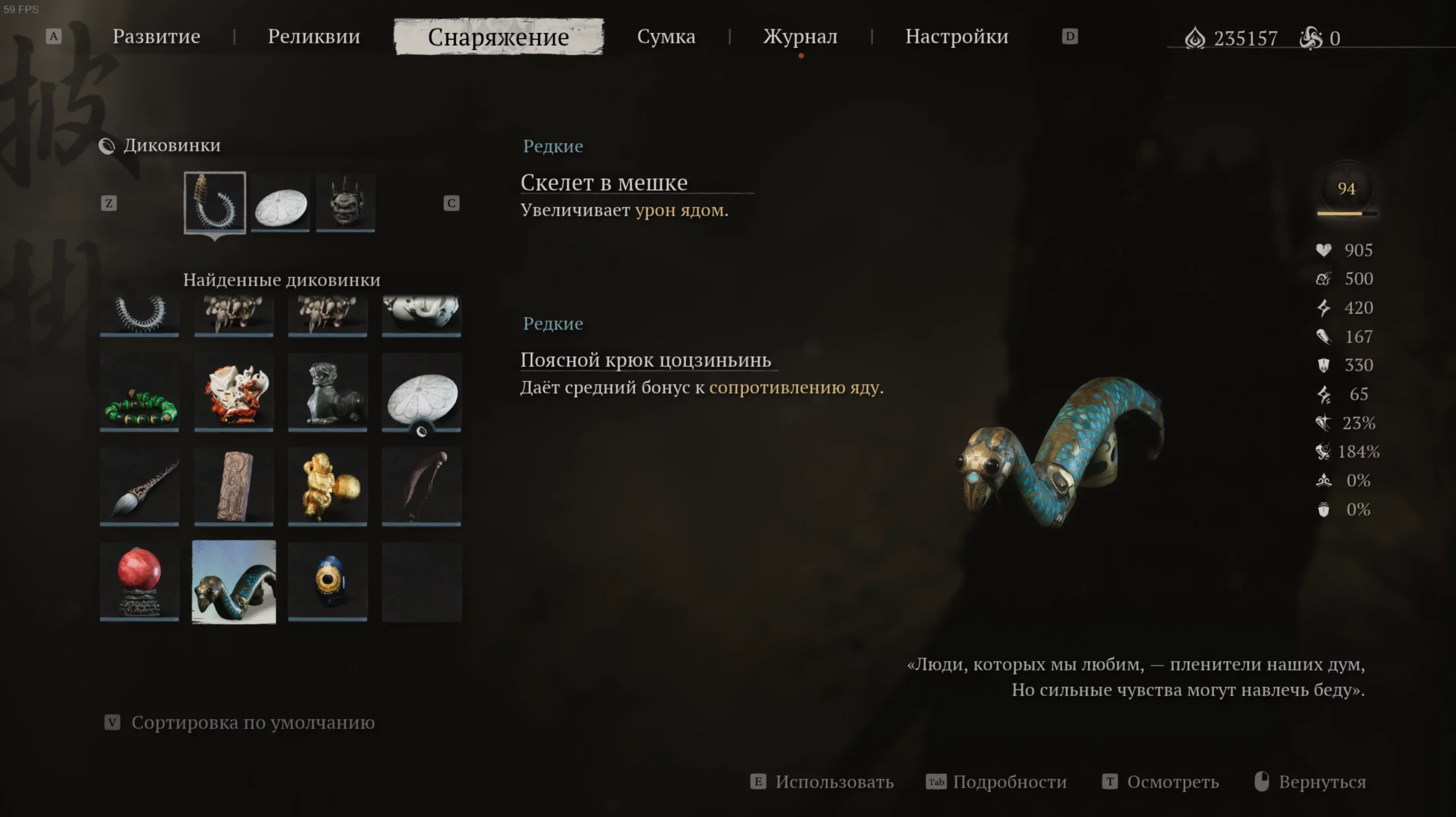Image resolution: width=1456 pixels, height=817 pixels.
Task: Open the Журнал tab
Action: click(800, 36)
